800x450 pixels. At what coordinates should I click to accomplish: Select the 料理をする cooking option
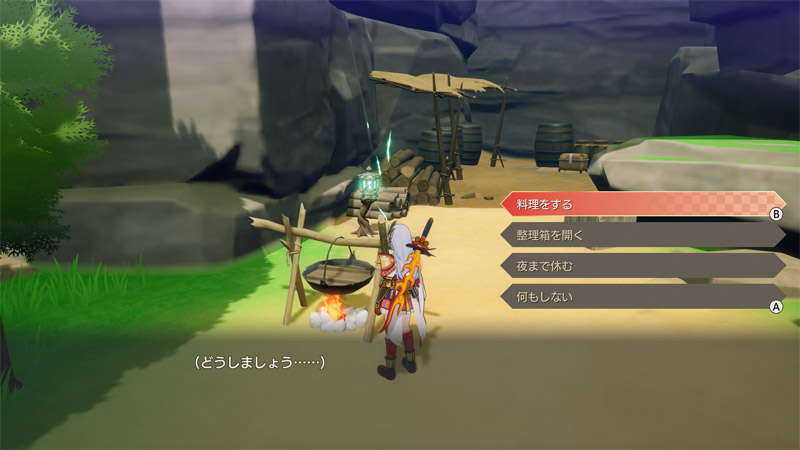[640, 204]
